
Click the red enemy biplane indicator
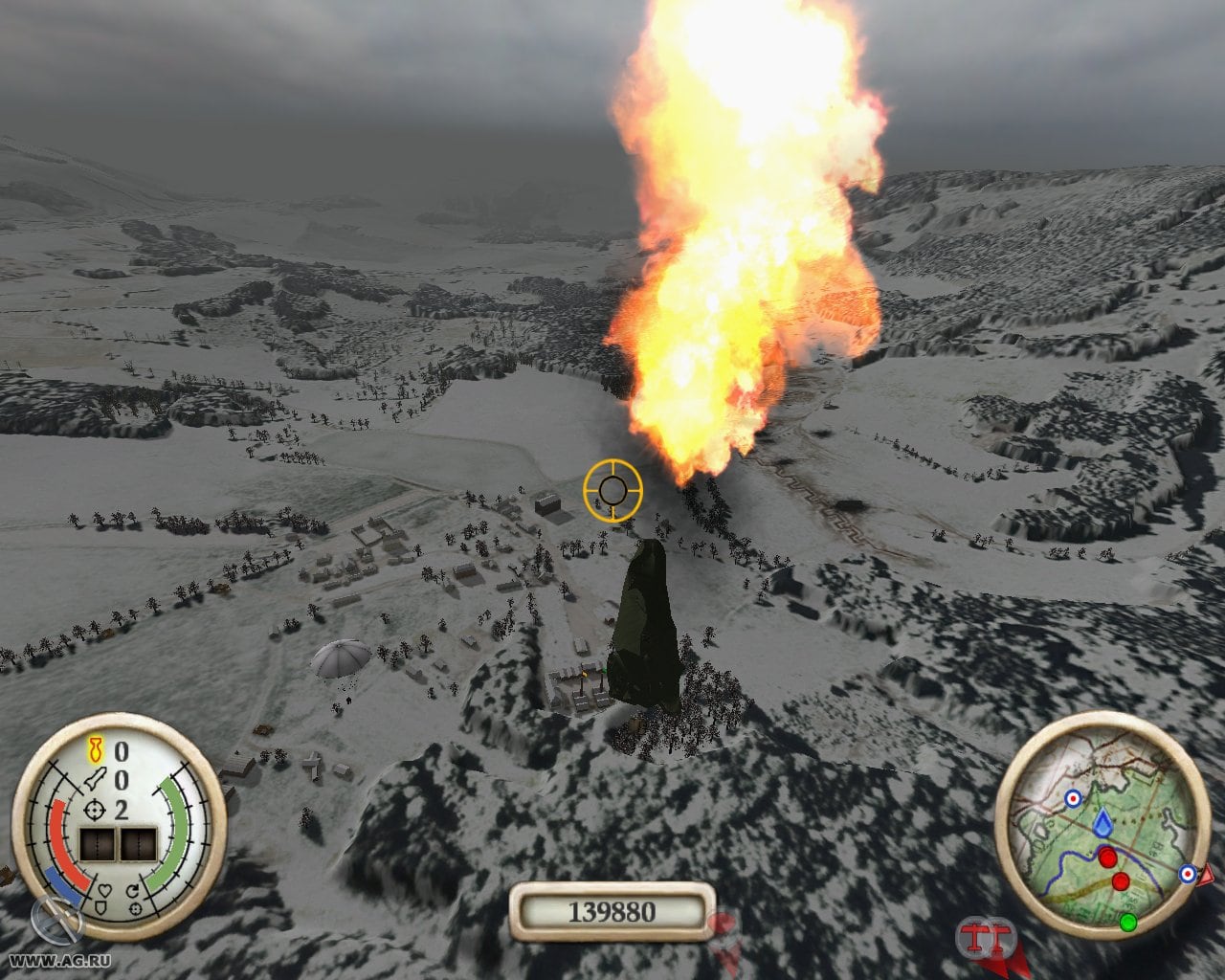click(976, 937)
